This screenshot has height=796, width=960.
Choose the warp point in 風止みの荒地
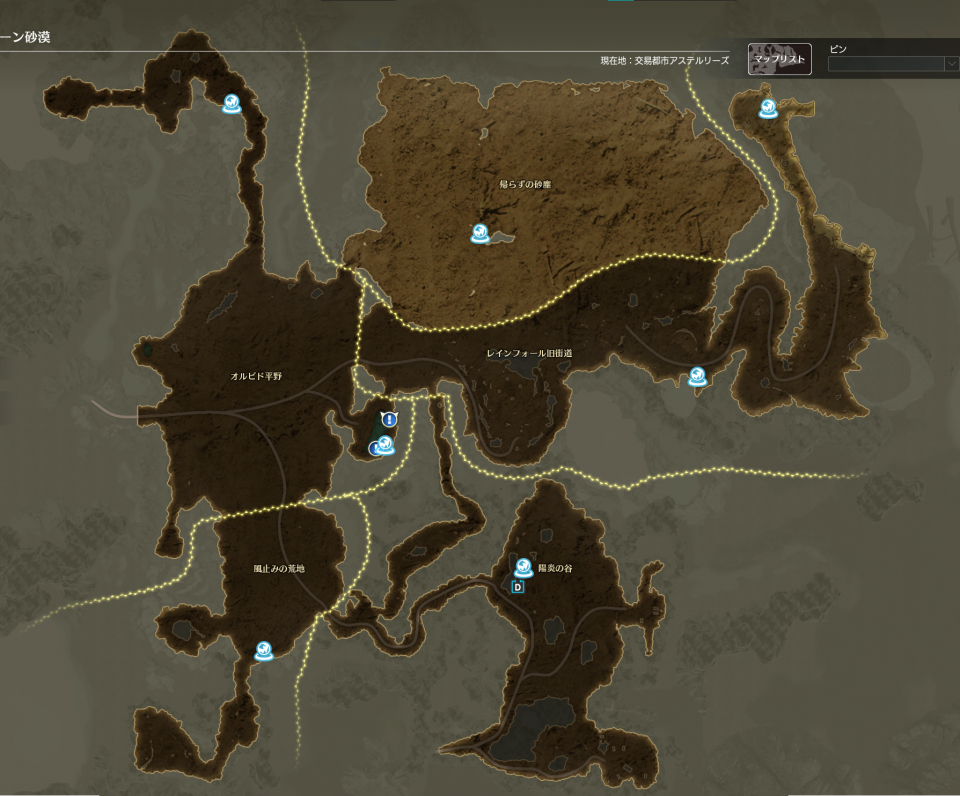pos(263,651)
